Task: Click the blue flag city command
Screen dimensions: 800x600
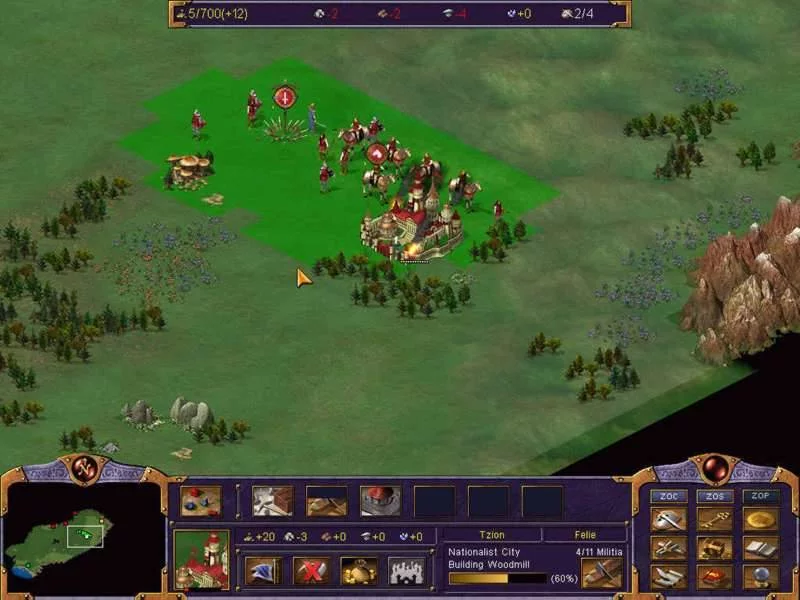Action: [x=263, y=571]
